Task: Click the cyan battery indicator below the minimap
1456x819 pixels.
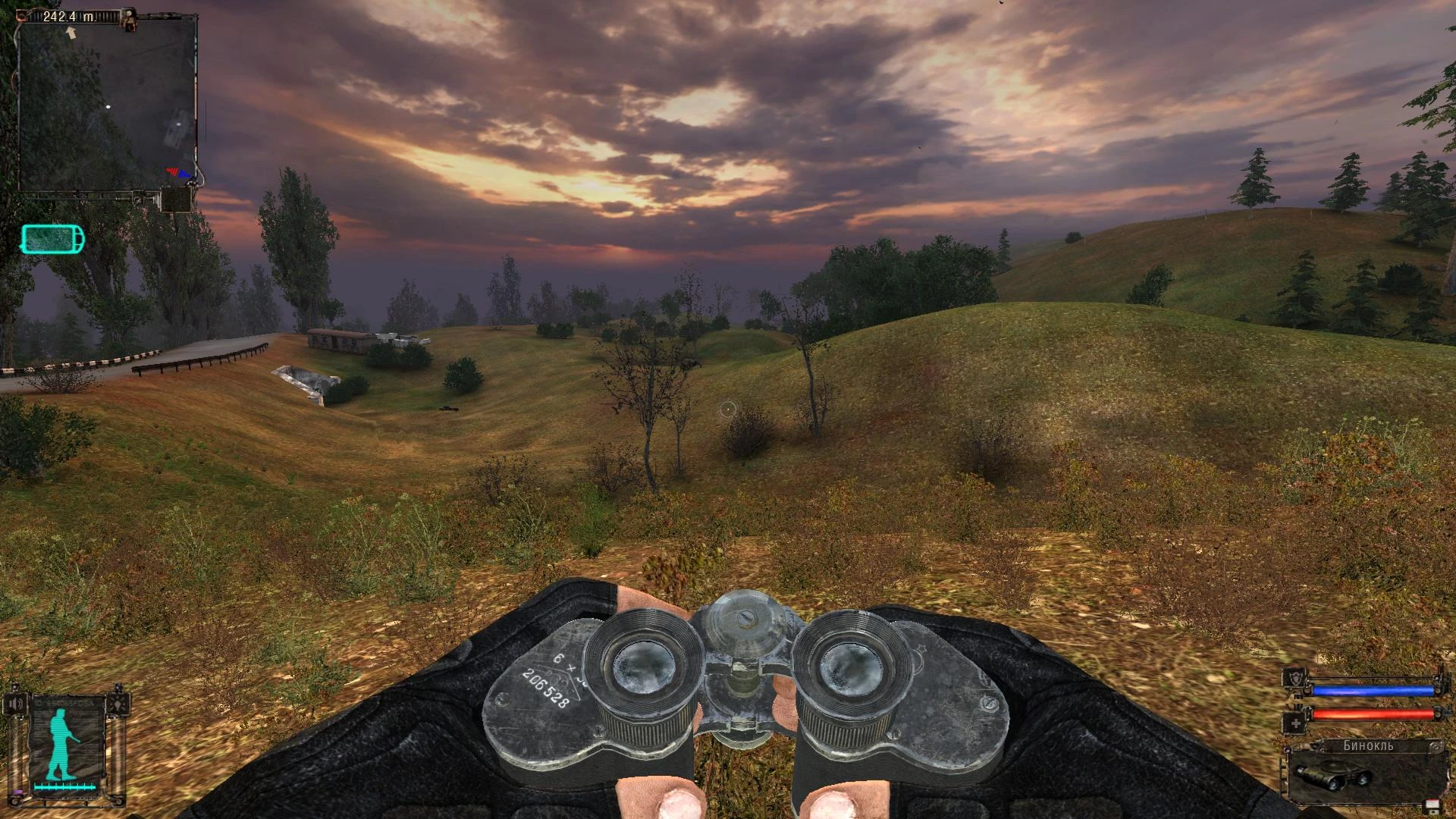Action: [x=52, y=238]
